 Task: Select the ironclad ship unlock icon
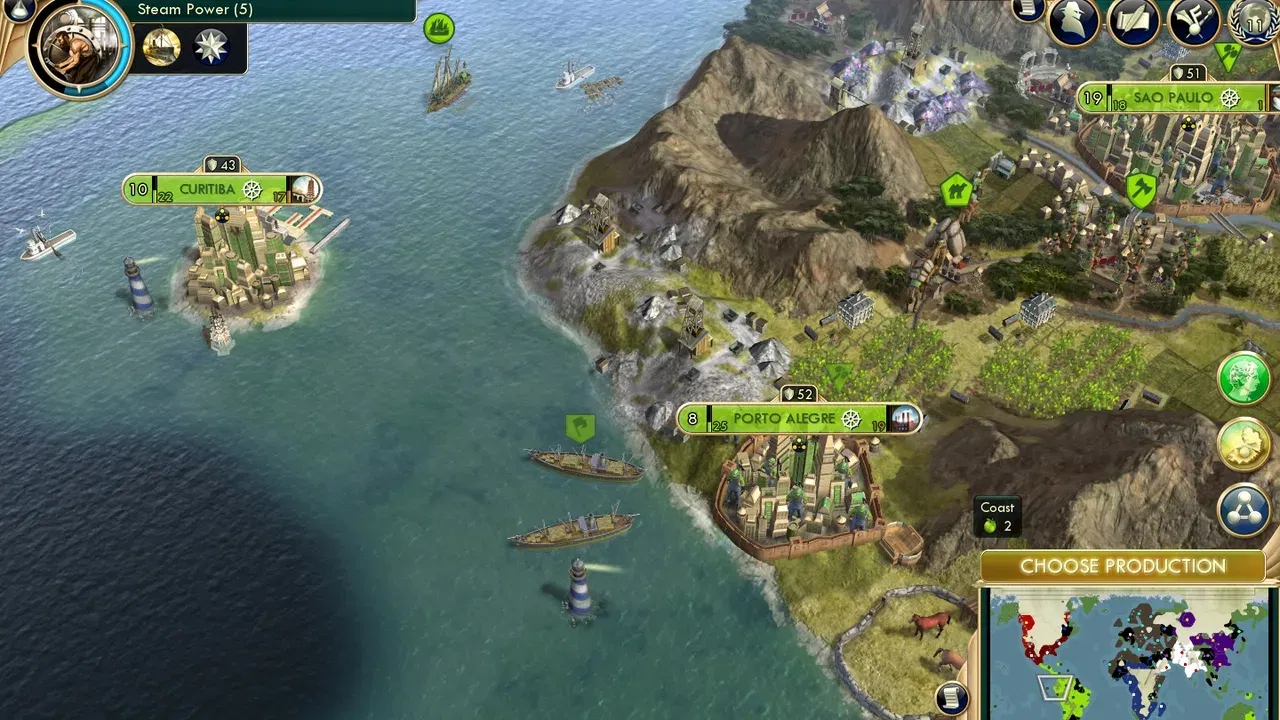point(161,47)
